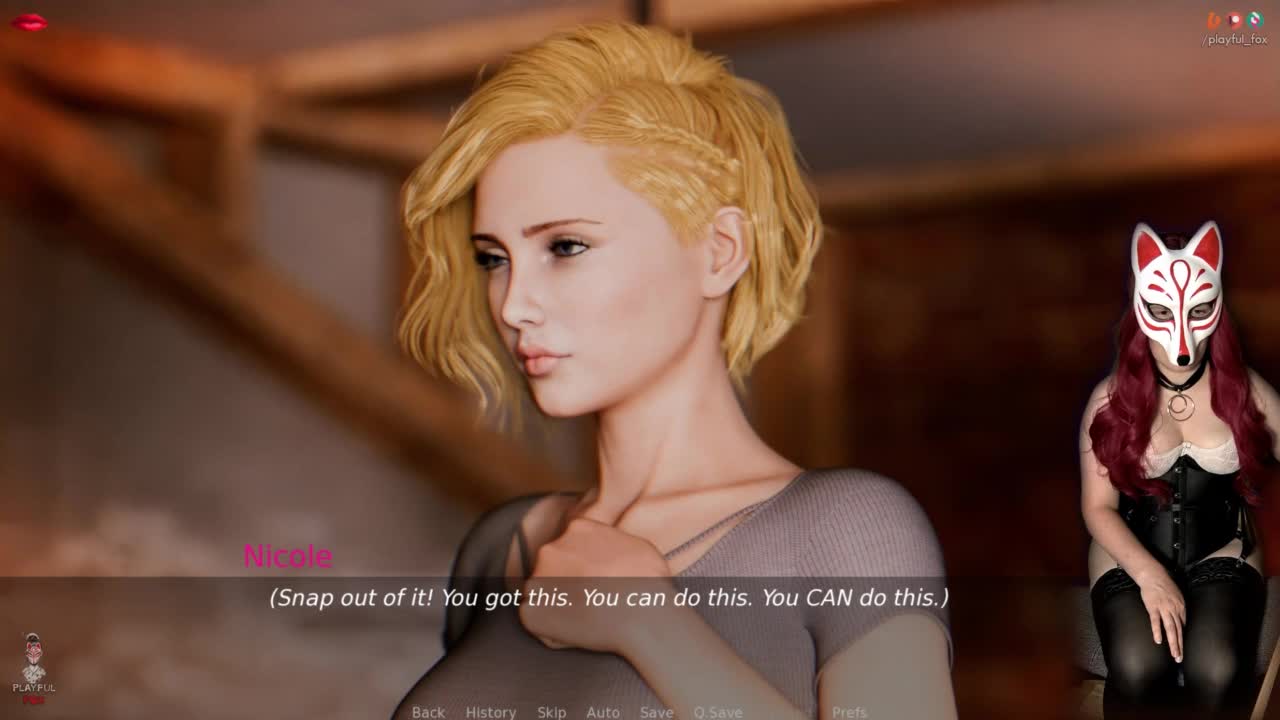Open the Save game screen
Screen dimensions: 1280x720
(656, 712)
